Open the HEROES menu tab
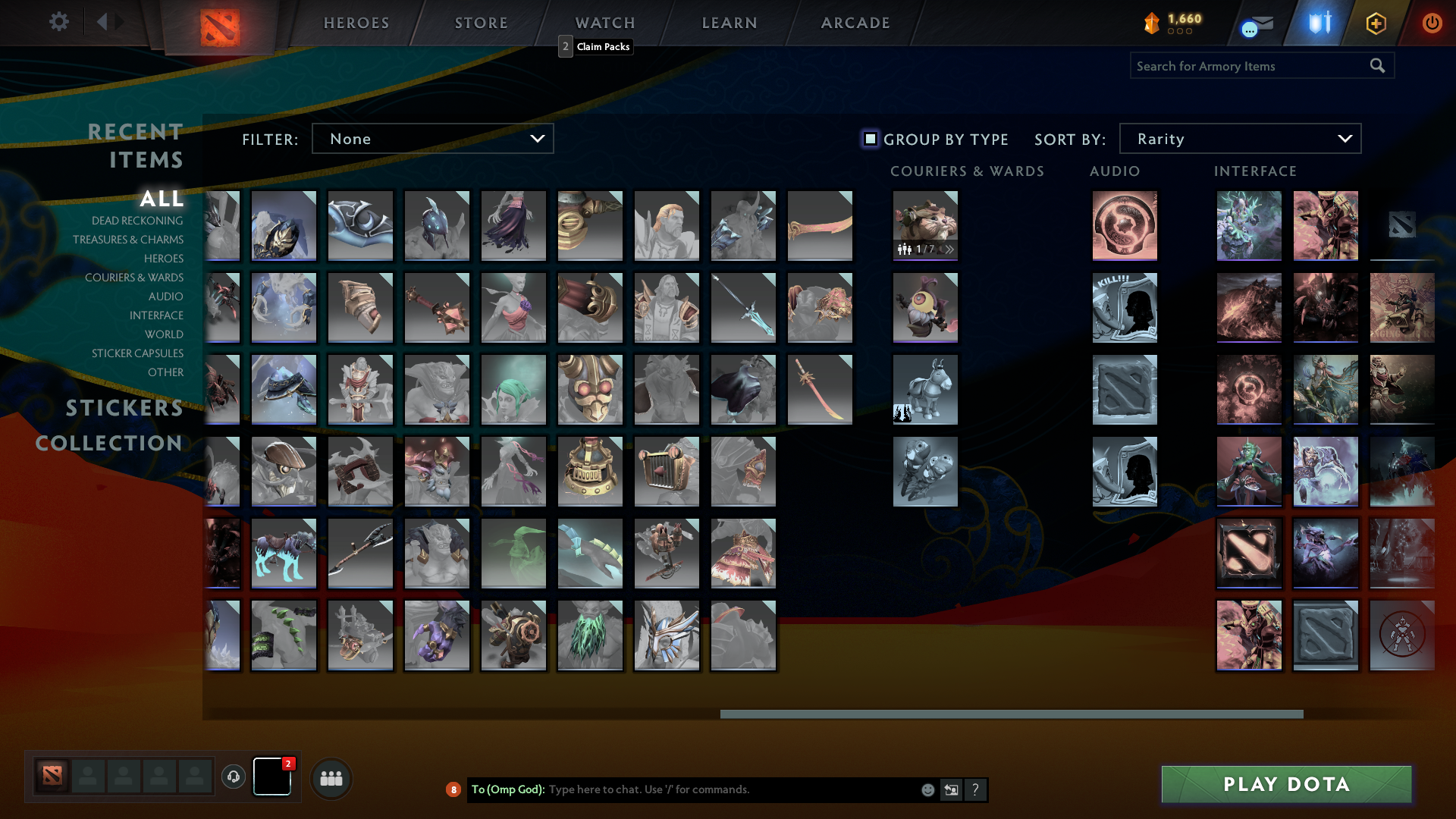 (356, 23)
